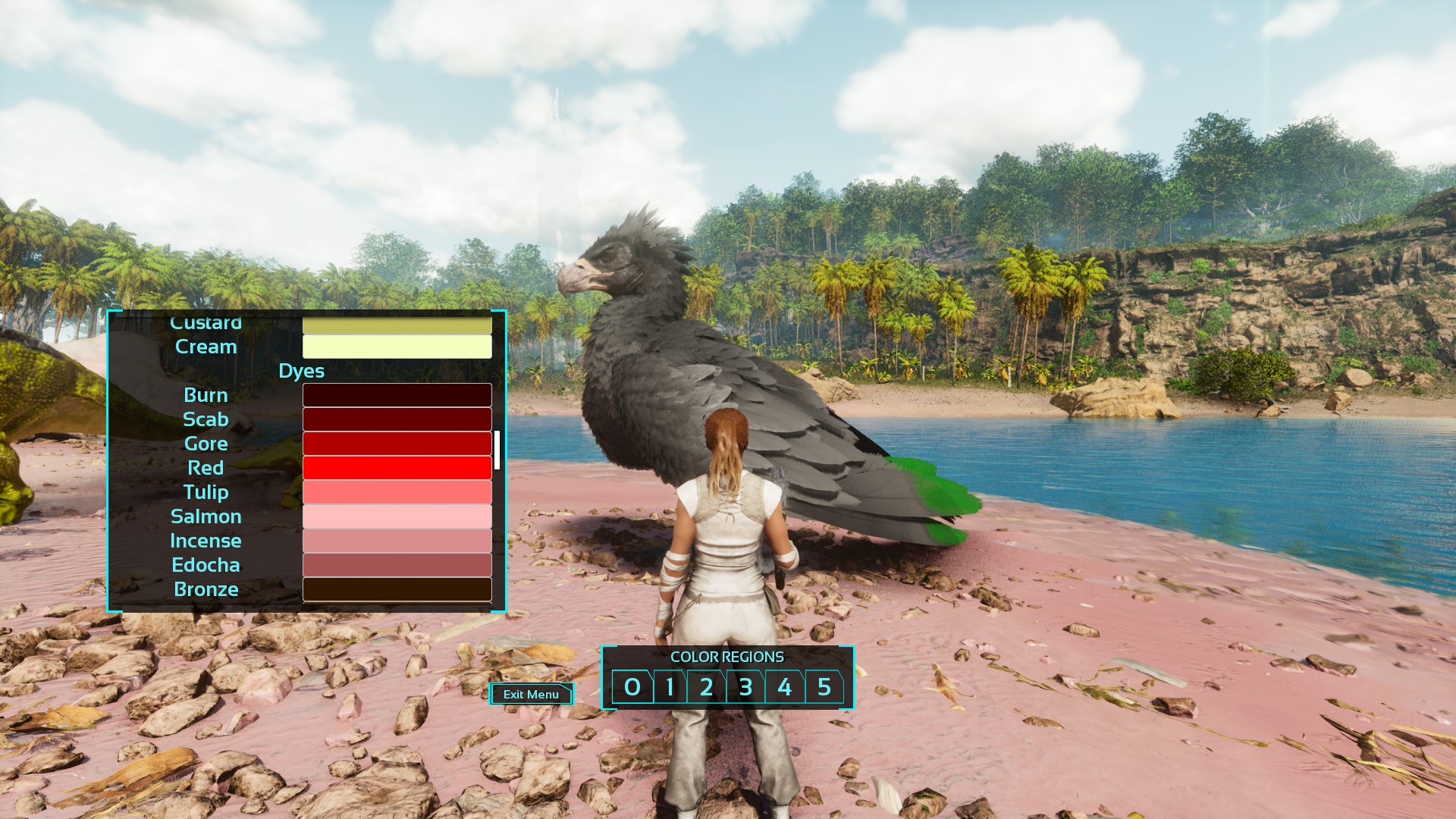Apply the Gore dye color

click(397, 444)
